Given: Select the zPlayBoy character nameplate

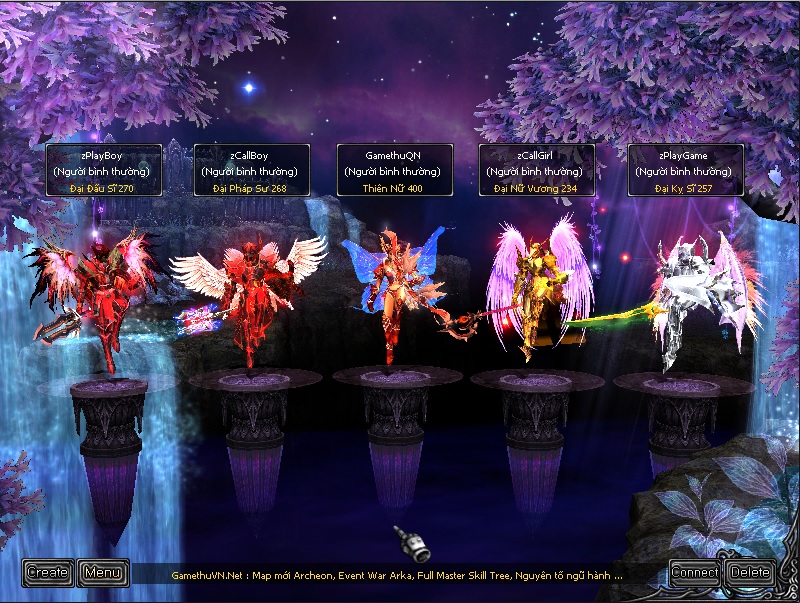Looking at the screenshot, I should click(103, 170).
